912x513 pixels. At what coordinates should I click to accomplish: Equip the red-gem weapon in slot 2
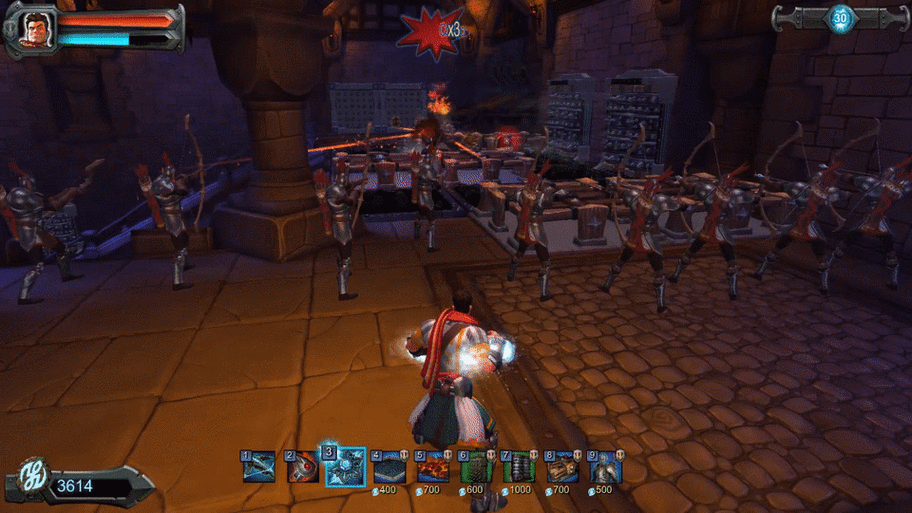pyautogui.click(x=301, y=467)
